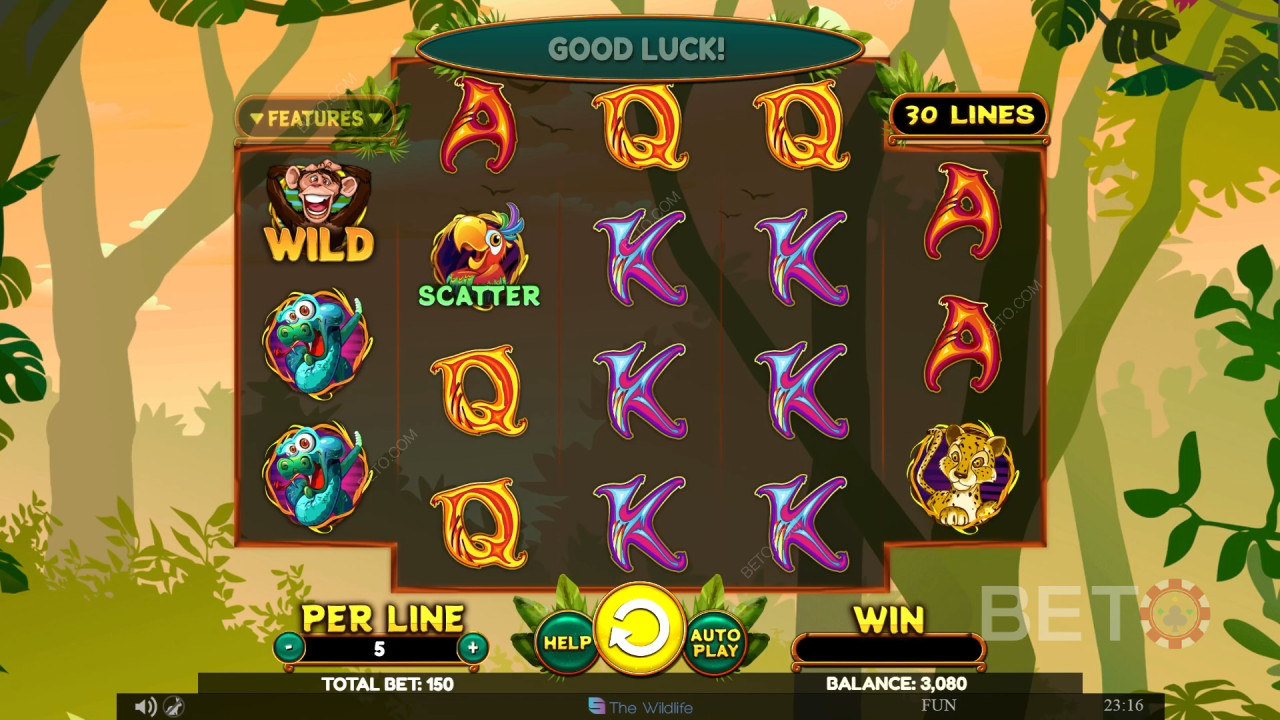
Task: Activate Auto Play
Action: coord(716,642)
